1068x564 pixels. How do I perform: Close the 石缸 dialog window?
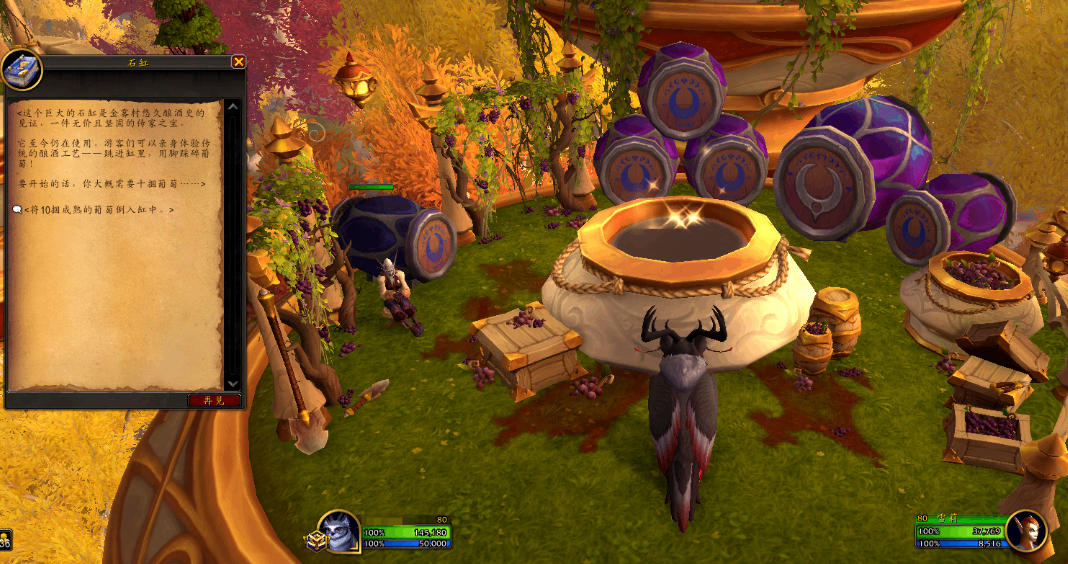point(239,62)
